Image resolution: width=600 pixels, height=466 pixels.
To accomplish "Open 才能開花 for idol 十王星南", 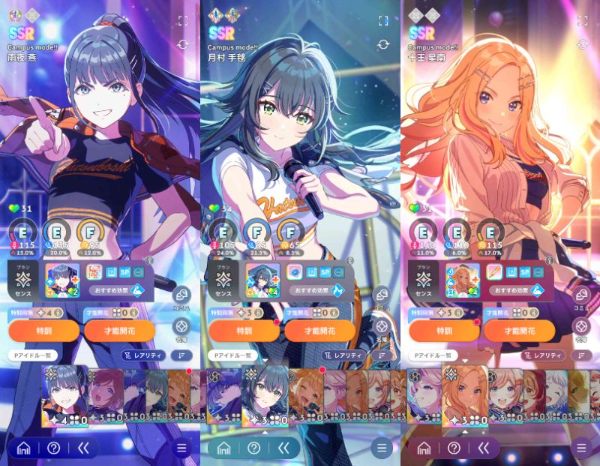I will [x=516, y=331].
